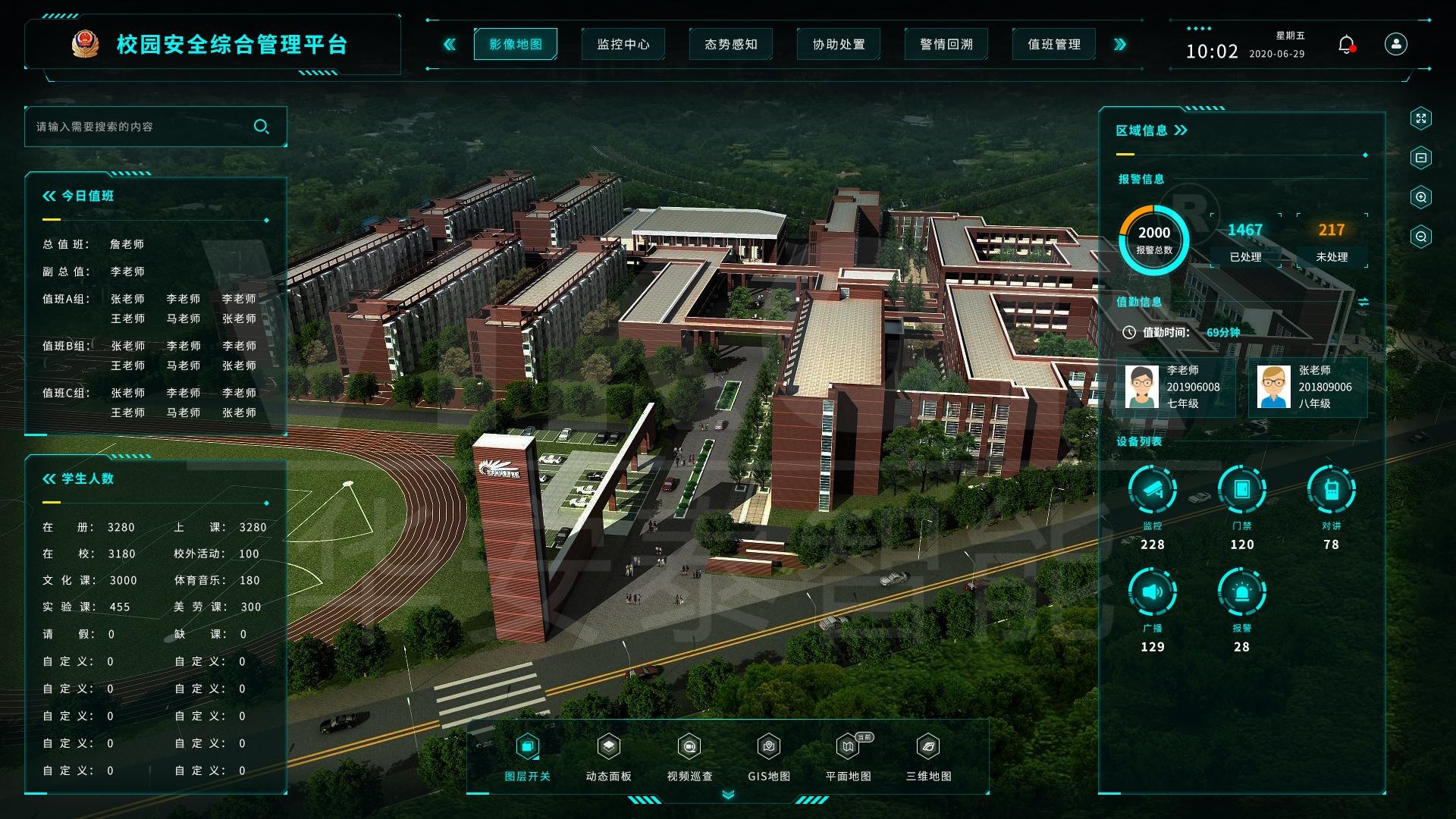Switch to the 值班管理 tab
1456x819 pixels.
point(1054,45)
